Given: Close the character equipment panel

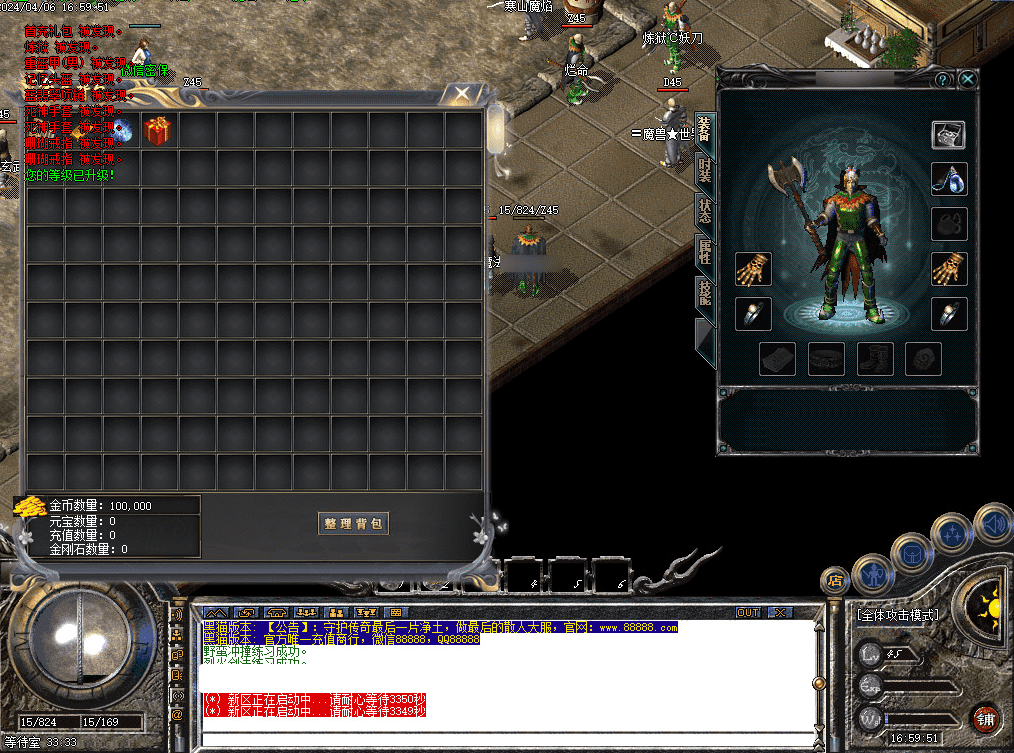Looking at the screenshot, I should 967,79.
